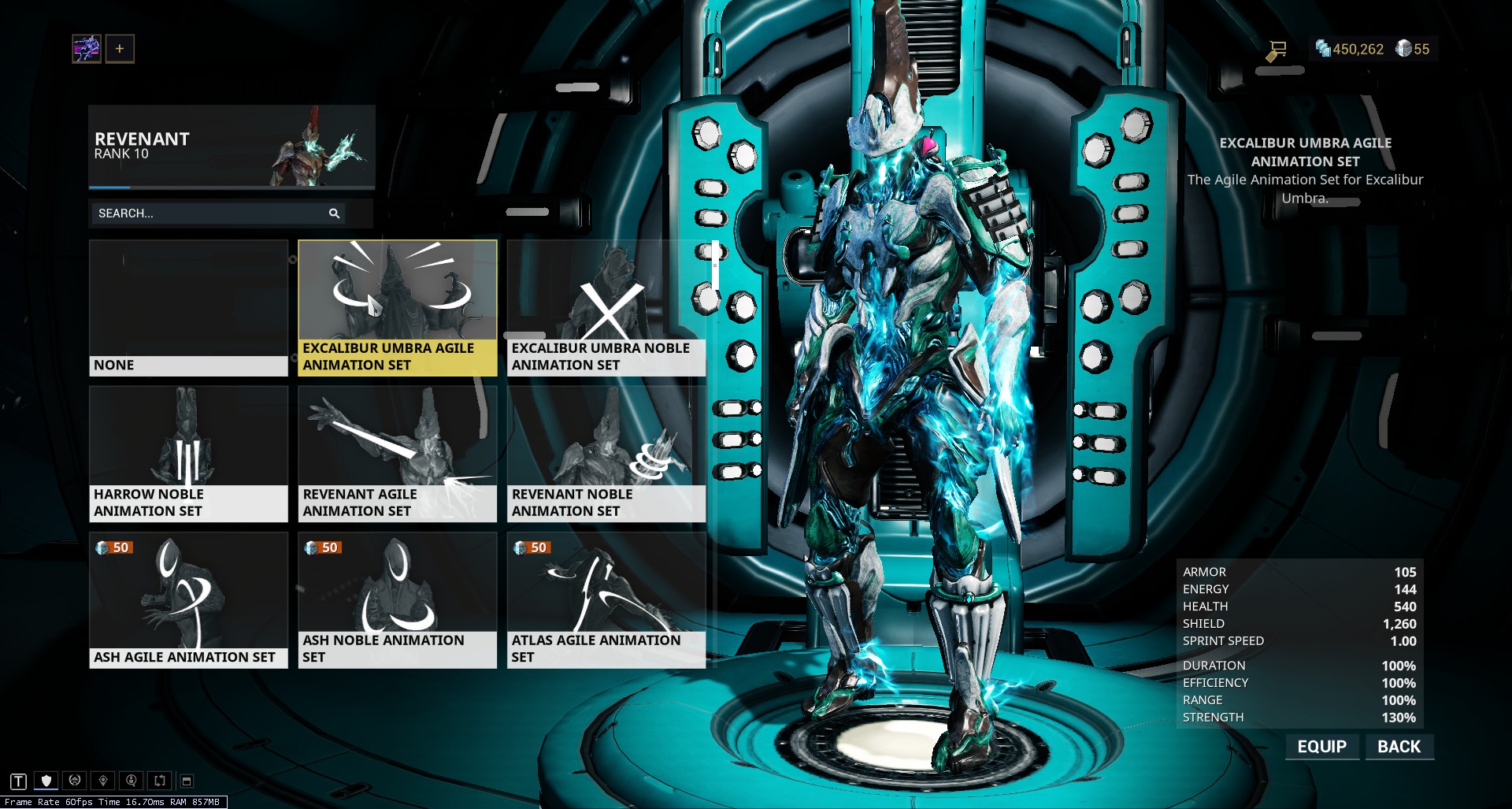Select Revenant Agile Animation Set tile
Viewport: 1512px width, 809px height.
coord(397,454)
